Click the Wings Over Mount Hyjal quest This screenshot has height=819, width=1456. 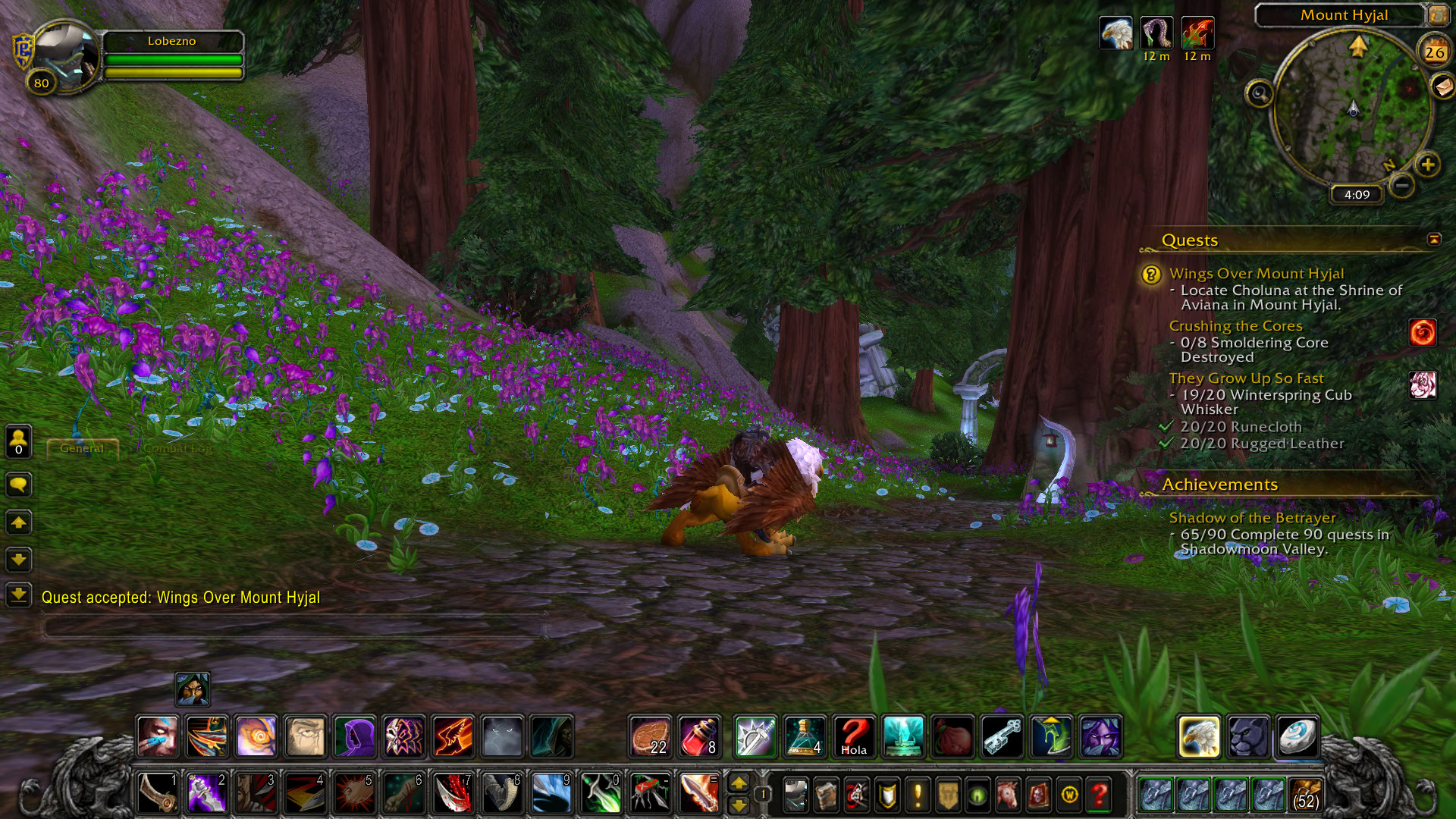1256,274
